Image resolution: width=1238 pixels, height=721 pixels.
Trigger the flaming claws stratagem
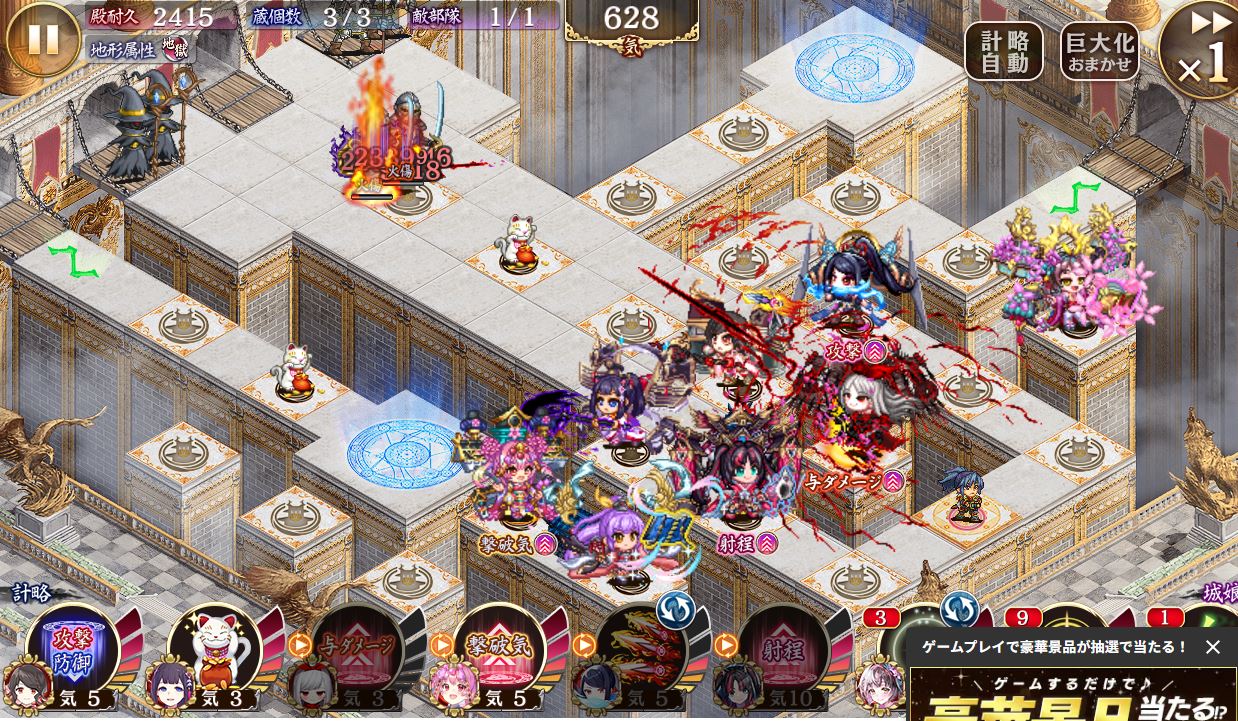pyautogui.click(x=642, y=647)
